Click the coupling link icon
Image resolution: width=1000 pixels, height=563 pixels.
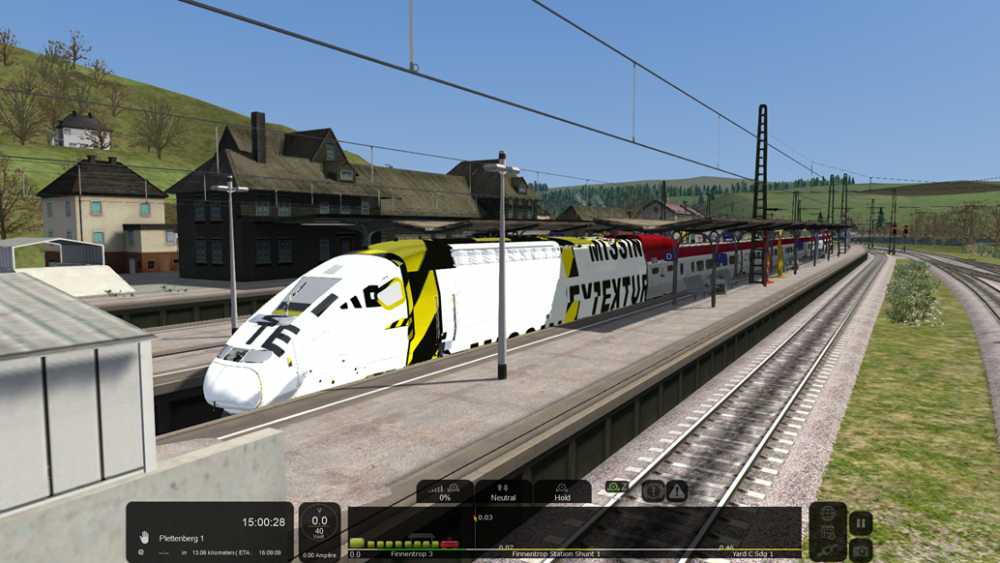pyautogui.click(x=827, y=550)
